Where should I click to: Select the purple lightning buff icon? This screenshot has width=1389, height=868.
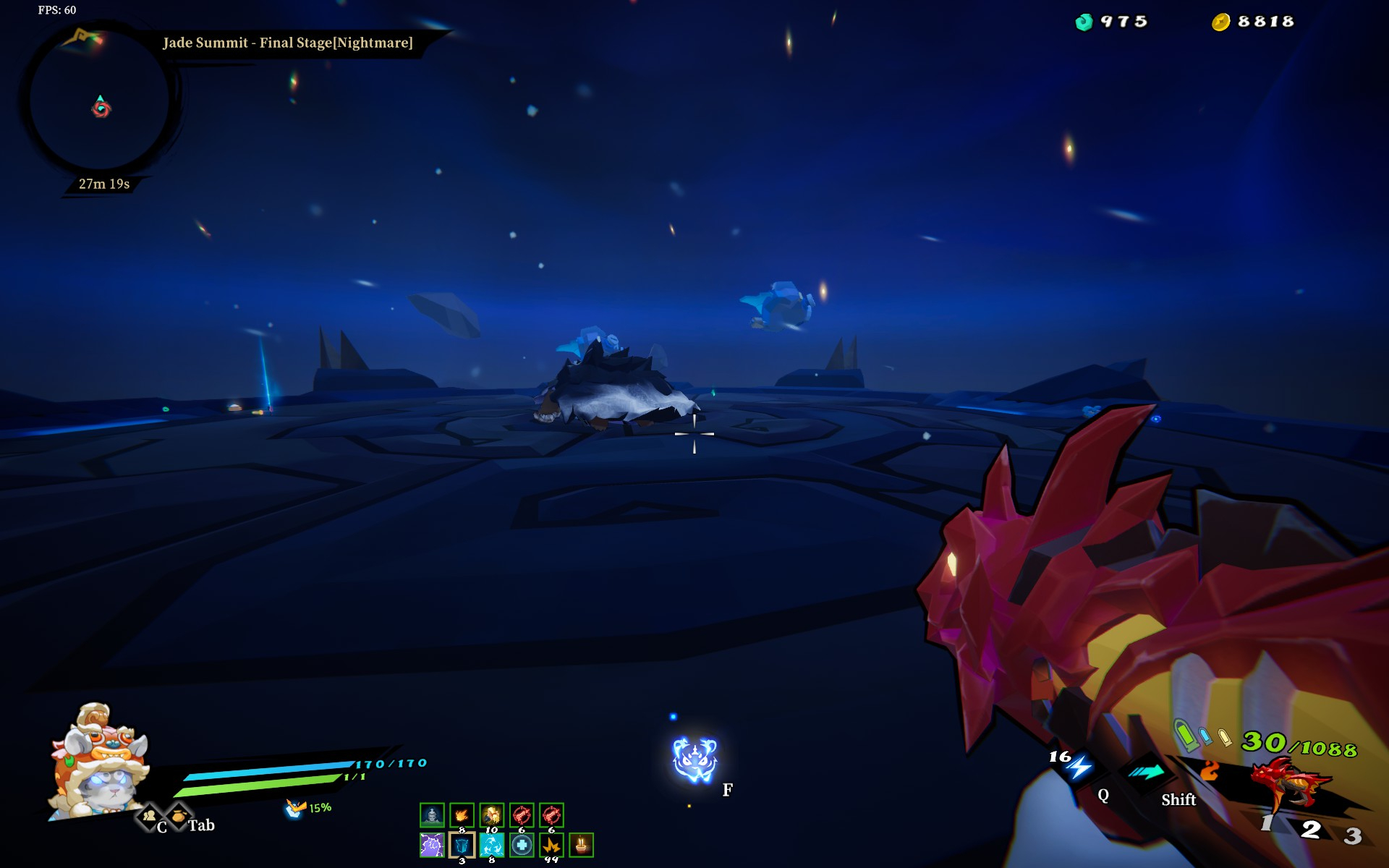(432, 845)
